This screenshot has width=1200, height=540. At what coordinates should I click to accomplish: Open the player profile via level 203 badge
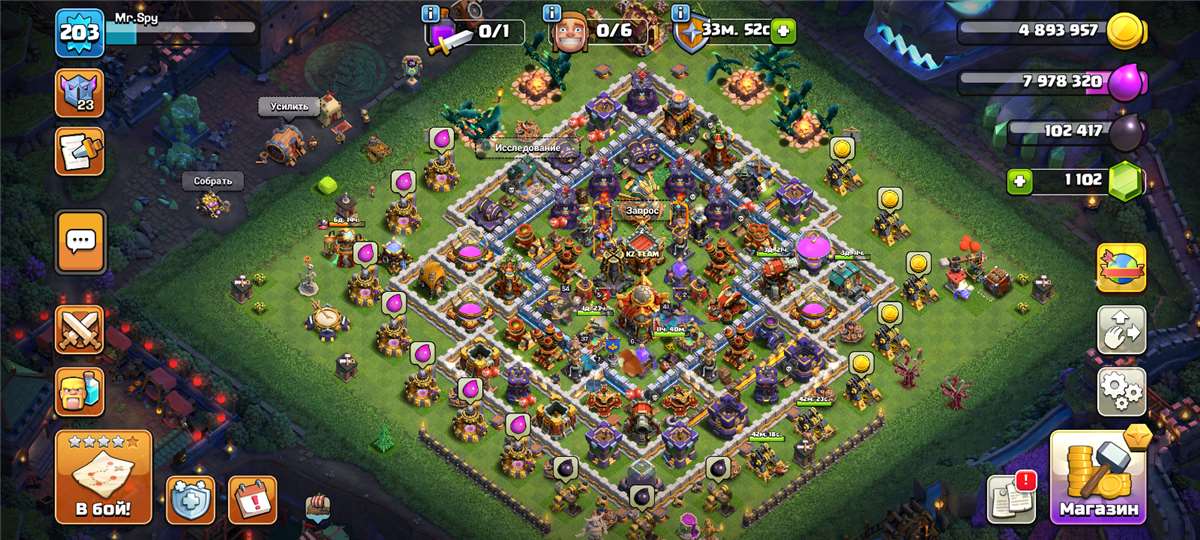click(79, 32)
